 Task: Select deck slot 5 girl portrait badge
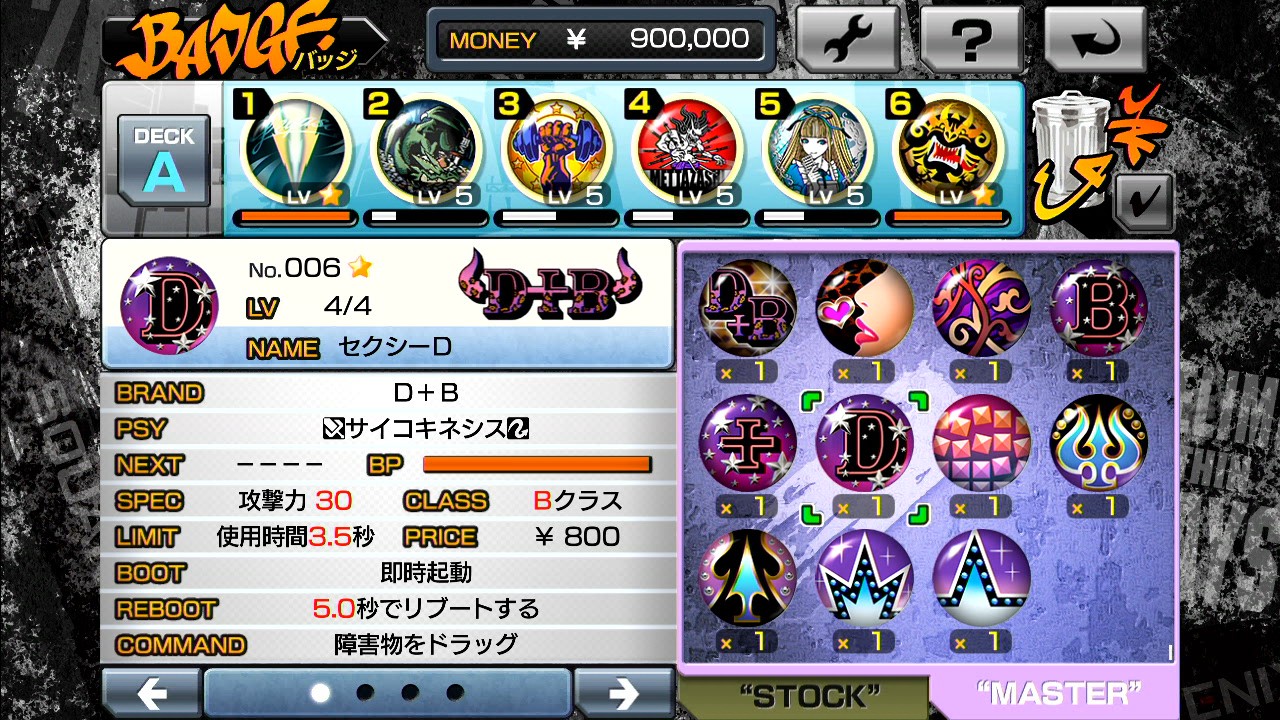point(817,150)
